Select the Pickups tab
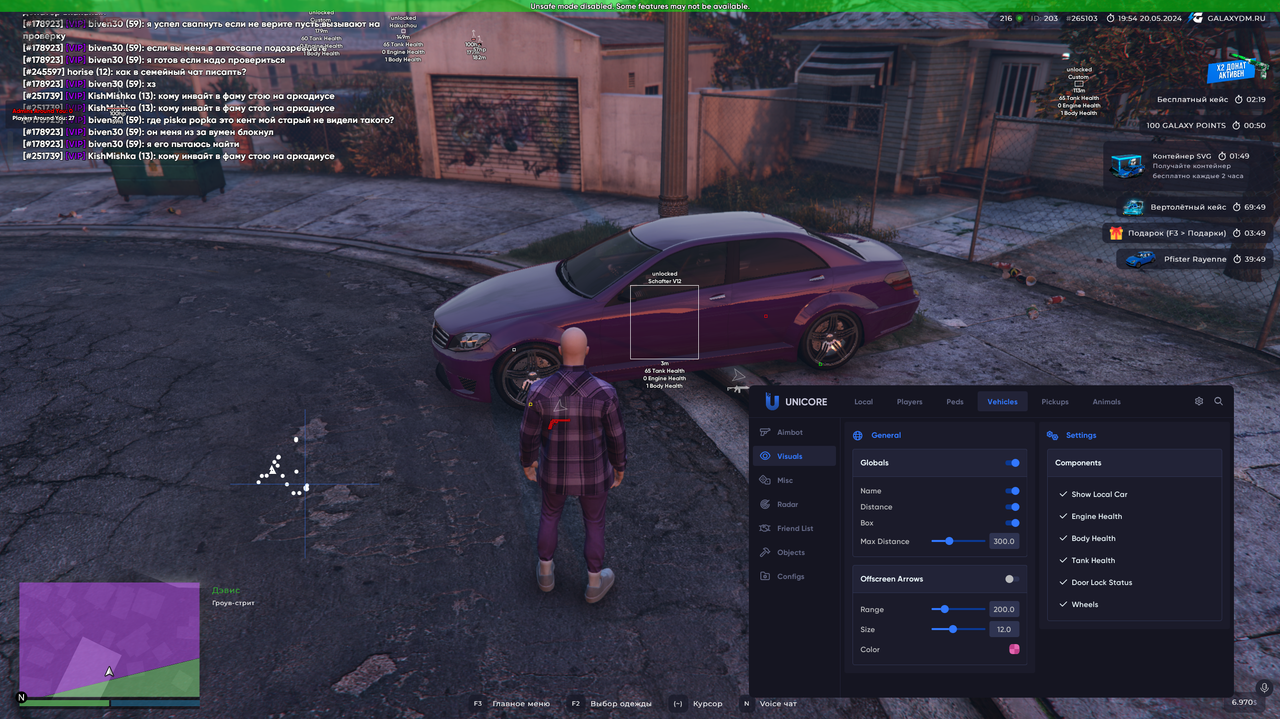Screen dimensions: 1280x719 1054,402
